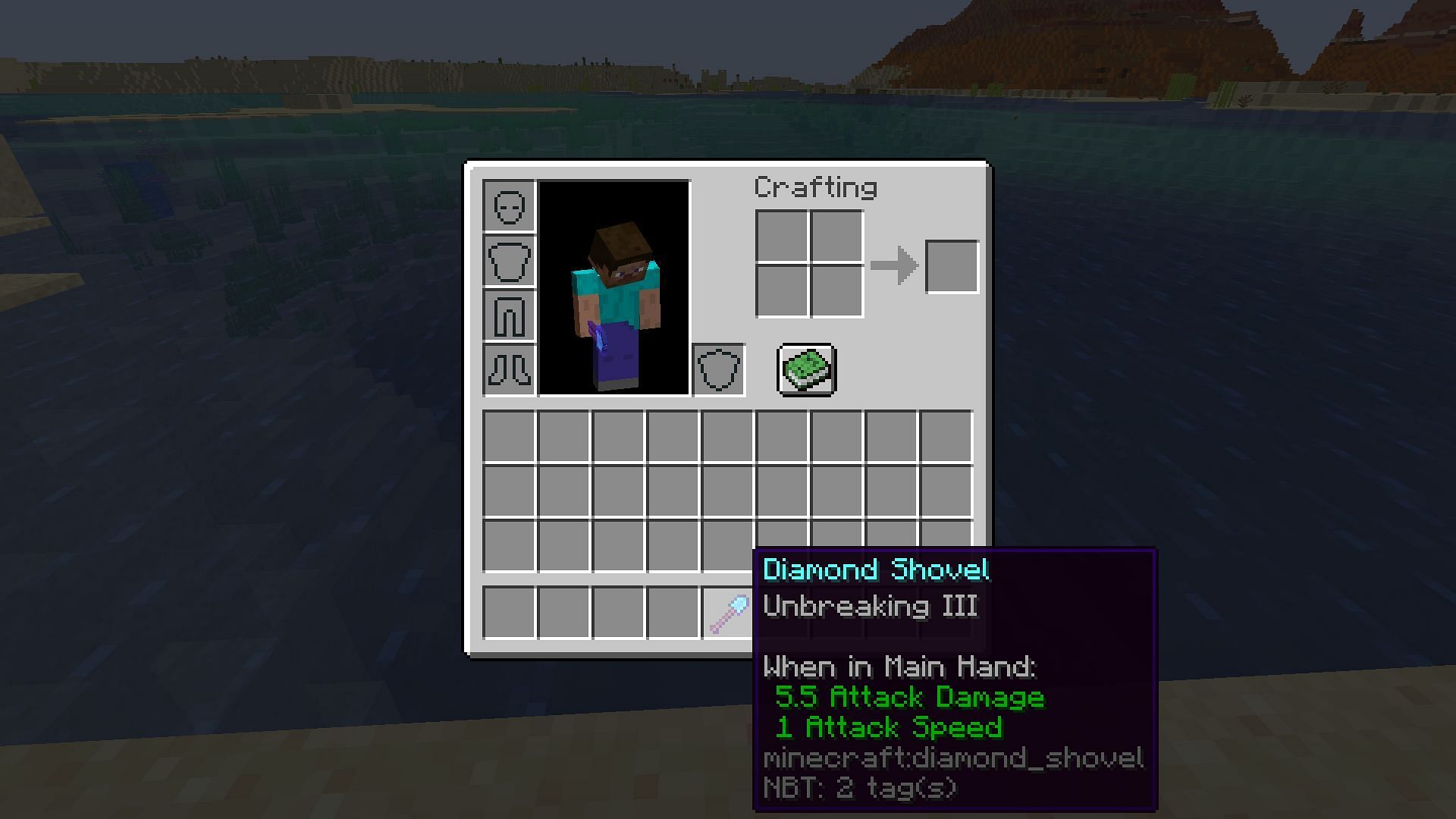The image size is (1456, 819).
Task: Click the off-hand shield slot
Action: coord(718,370)
